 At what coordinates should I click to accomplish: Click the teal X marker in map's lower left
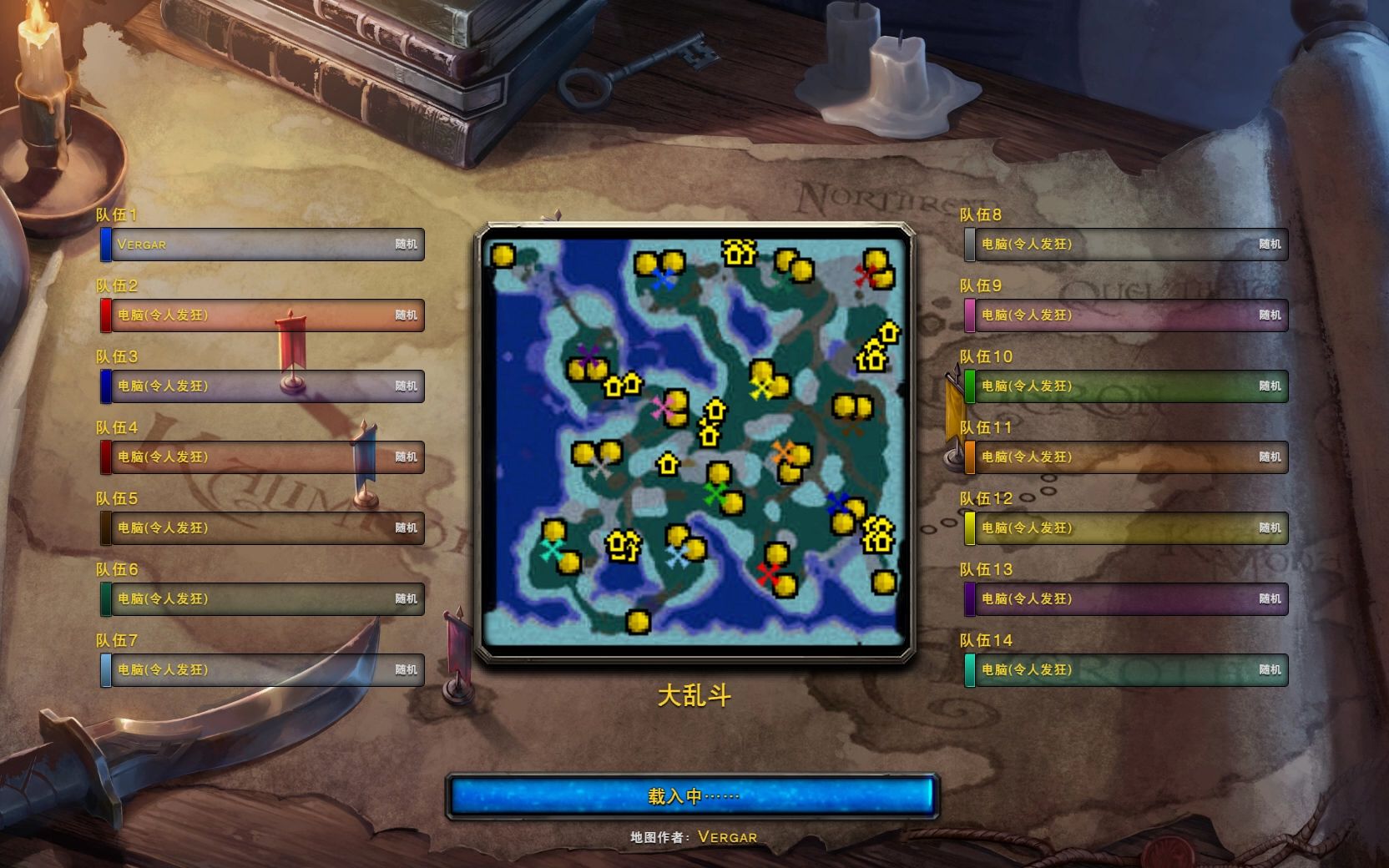point(553,550)
